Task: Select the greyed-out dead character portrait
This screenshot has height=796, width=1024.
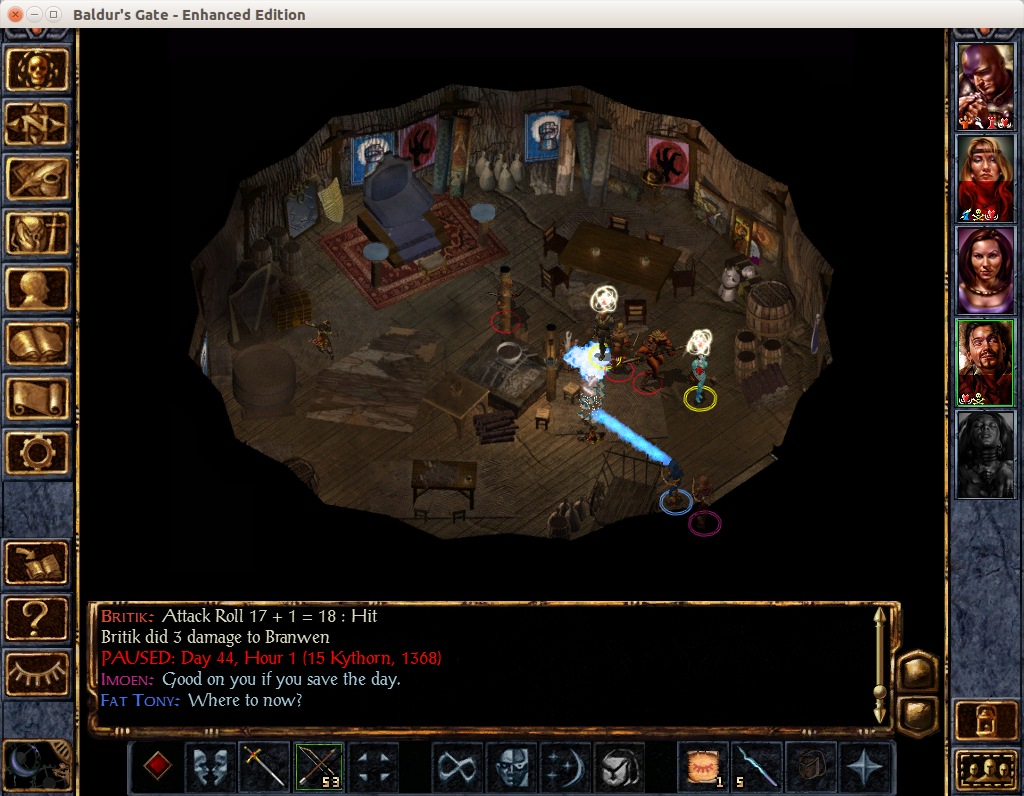Action: (x=985, y=454)
